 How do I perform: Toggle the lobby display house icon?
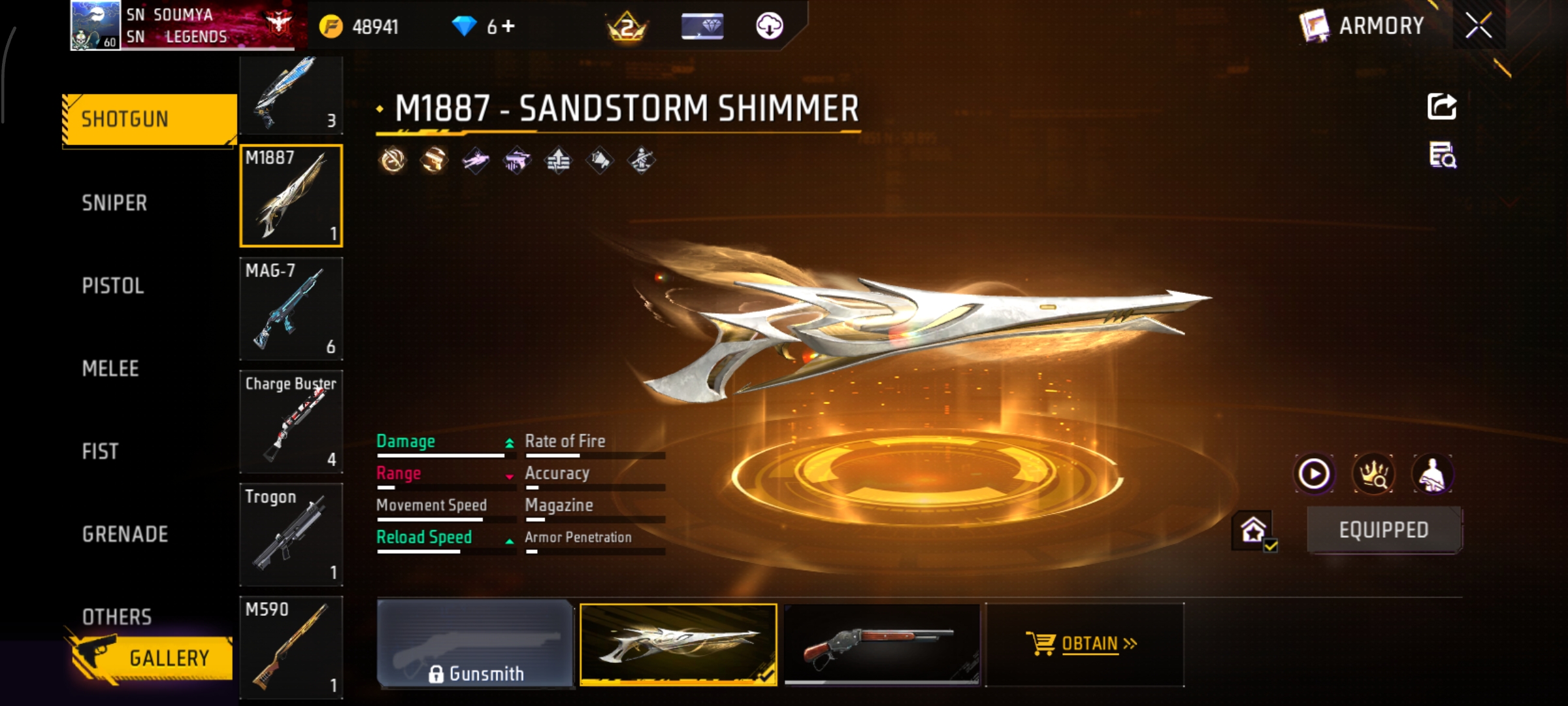click(1253, 530)
